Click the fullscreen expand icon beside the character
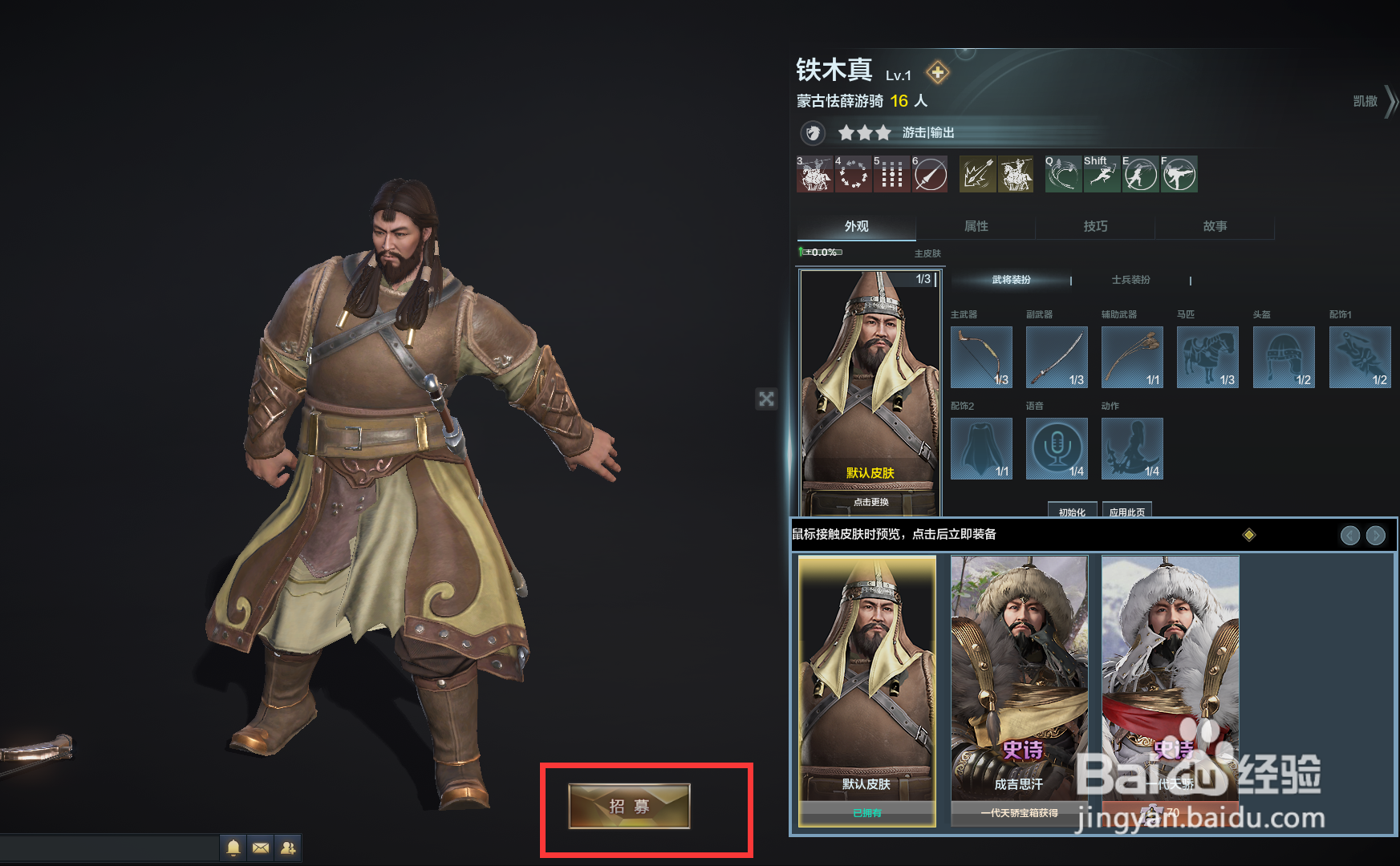This screenshot has height=866, width=1400. 767,399
